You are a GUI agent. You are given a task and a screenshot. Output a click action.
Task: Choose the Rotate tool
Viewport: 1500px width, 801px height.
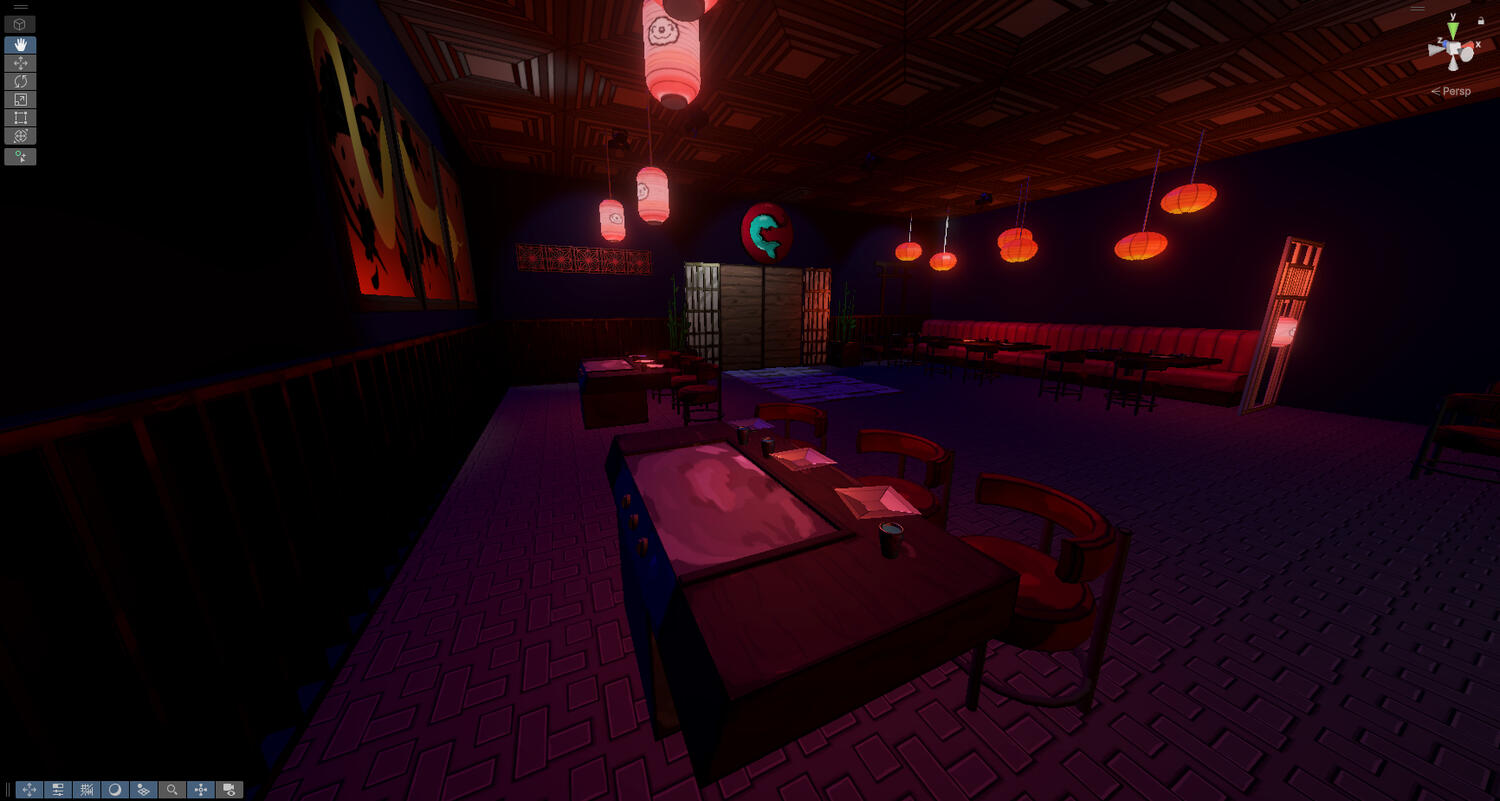(20, 81)
